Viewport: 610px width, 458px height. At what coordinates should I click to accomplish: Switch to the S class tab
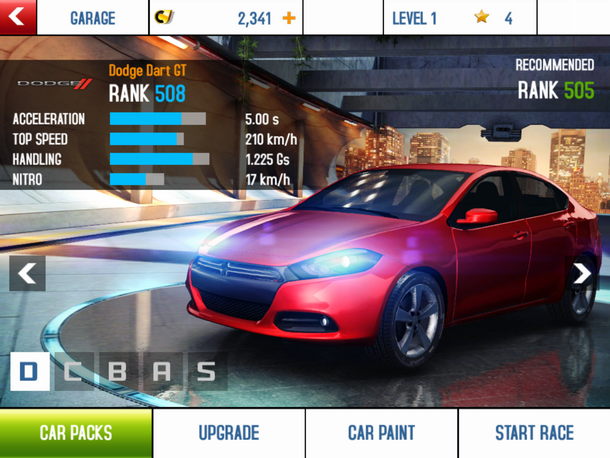click(206, 372)
